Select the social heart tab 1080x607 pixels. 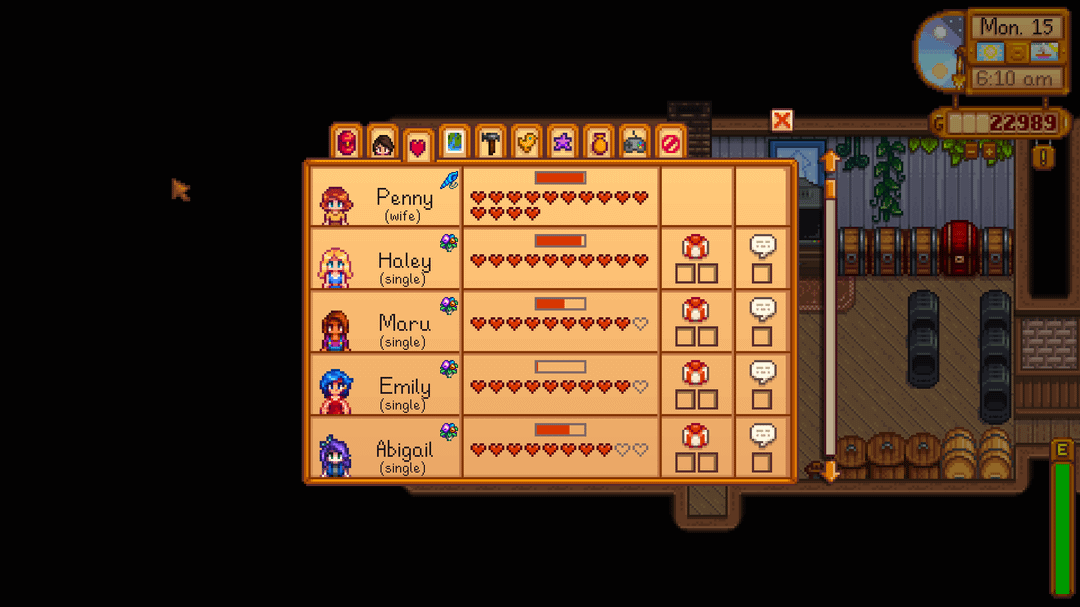click(418, 148)
